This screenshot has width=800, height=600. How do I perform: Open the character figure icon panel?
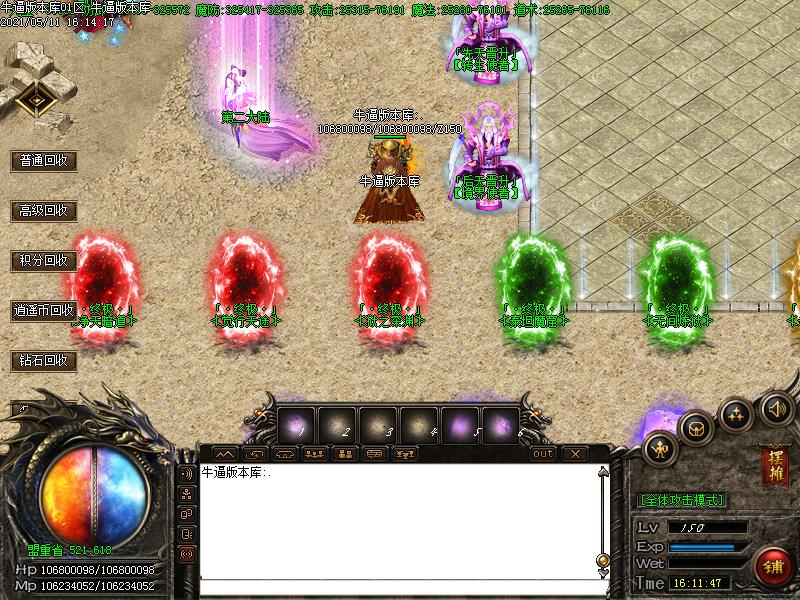659,447
